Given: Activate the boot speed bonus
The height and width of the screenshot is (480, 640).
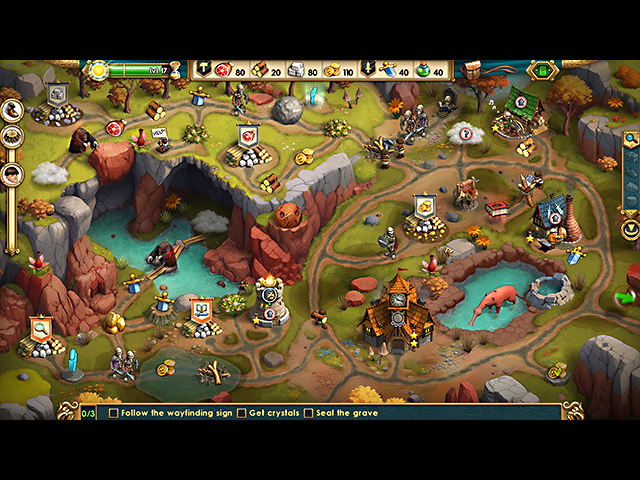Looking at the screenshot, I should (12, 107).
